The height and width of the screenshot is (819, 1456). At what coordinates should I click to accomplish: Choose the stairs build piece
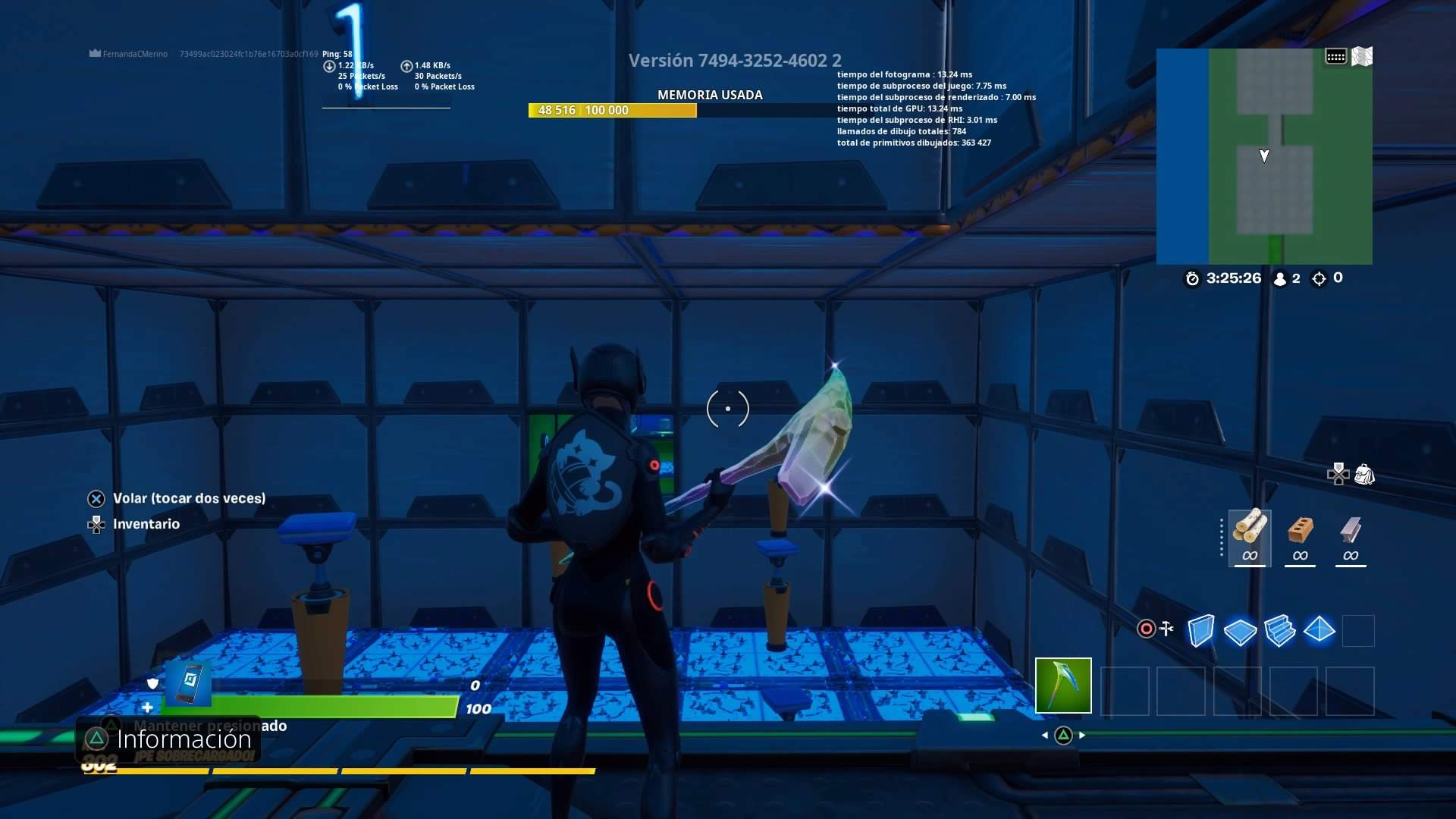[1281, 630]
